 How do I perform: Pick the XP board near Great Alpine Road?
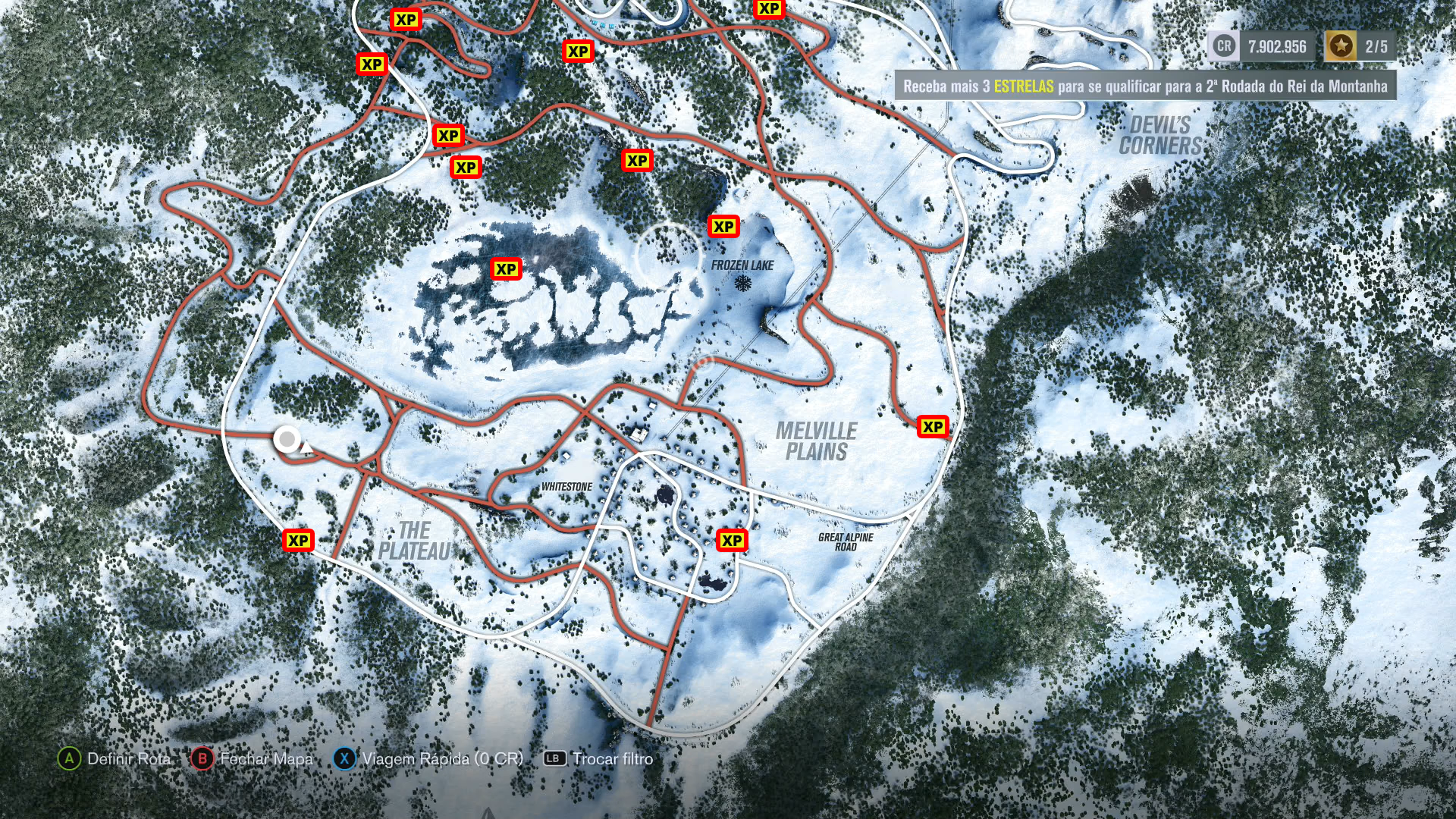click(x=732, y=541)
